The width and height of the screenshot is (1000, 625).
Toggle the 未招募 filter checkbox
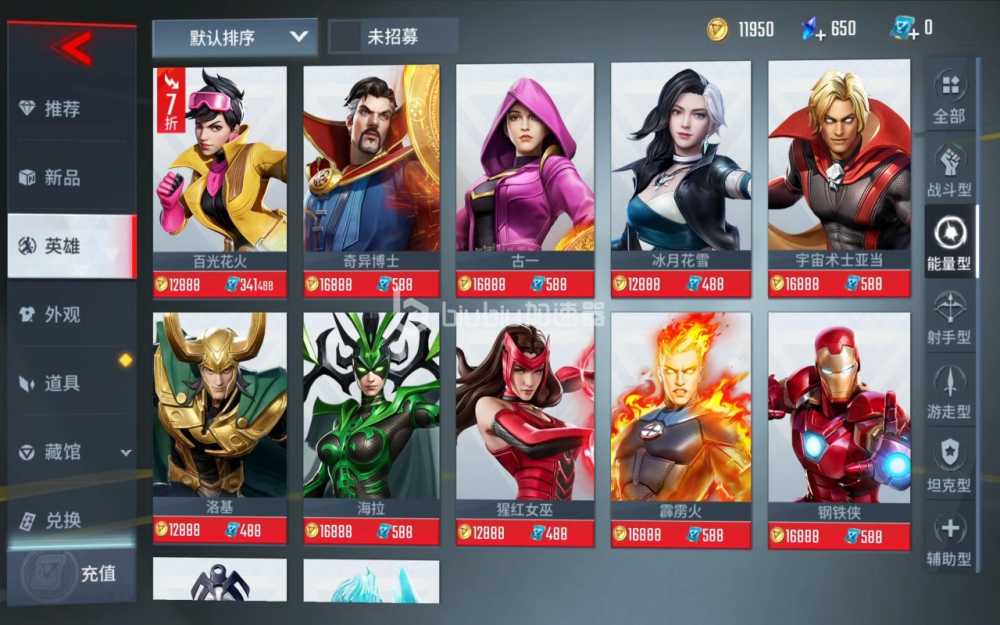pyautogui.click(x=346, y=37)
